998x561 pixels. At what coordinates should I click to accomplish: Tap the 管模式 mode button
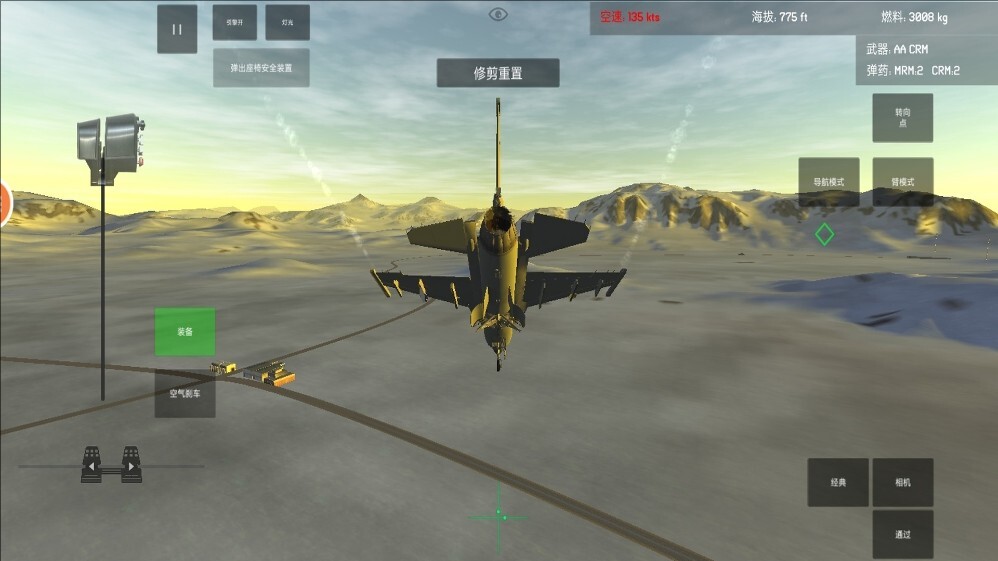click(902, 182)
